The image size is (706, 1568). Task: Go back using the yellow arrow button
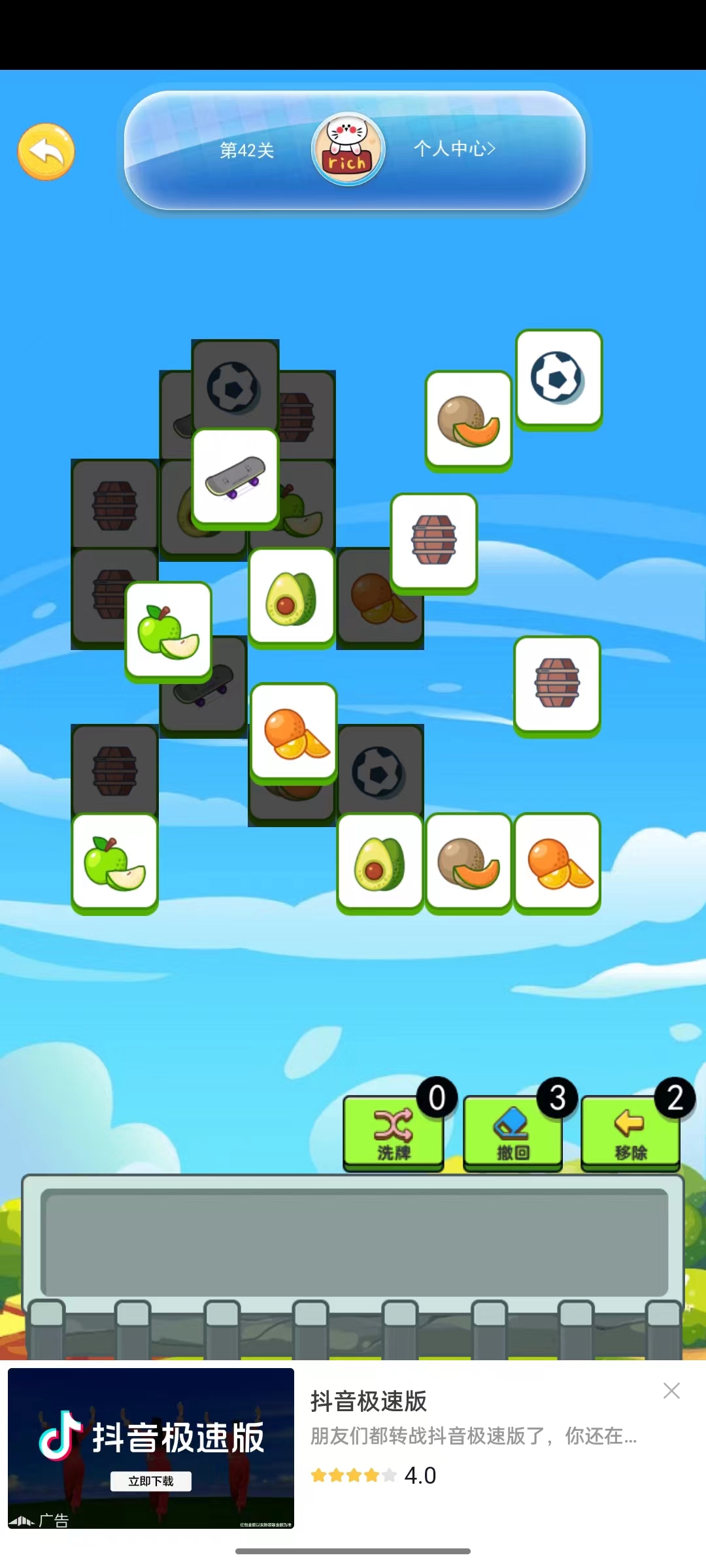pos(46,152)
